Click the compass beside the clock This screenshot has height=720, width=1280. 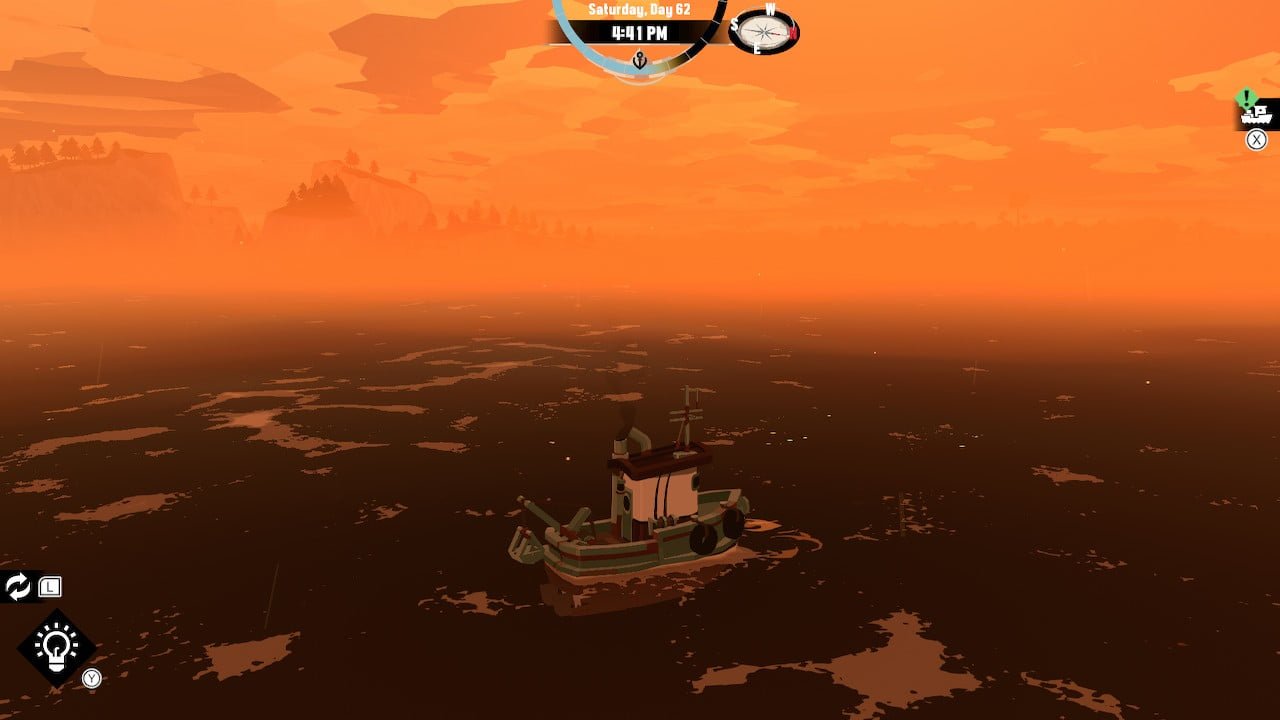[765, 31]
